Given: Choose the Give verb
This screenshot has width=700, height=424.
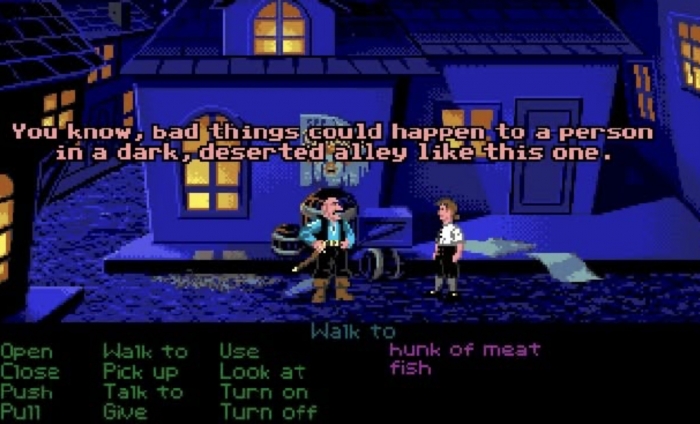Looking at the screenshot, I should coord(125,412).
